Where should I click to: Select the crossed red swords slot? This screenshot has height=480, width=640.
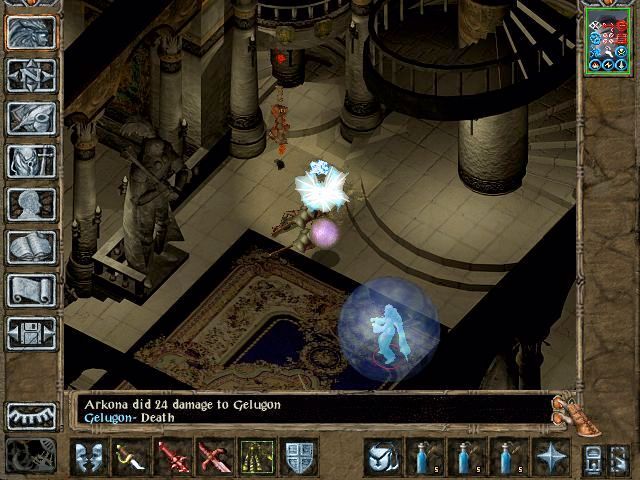pyautogui.click(x=213, y=457)
